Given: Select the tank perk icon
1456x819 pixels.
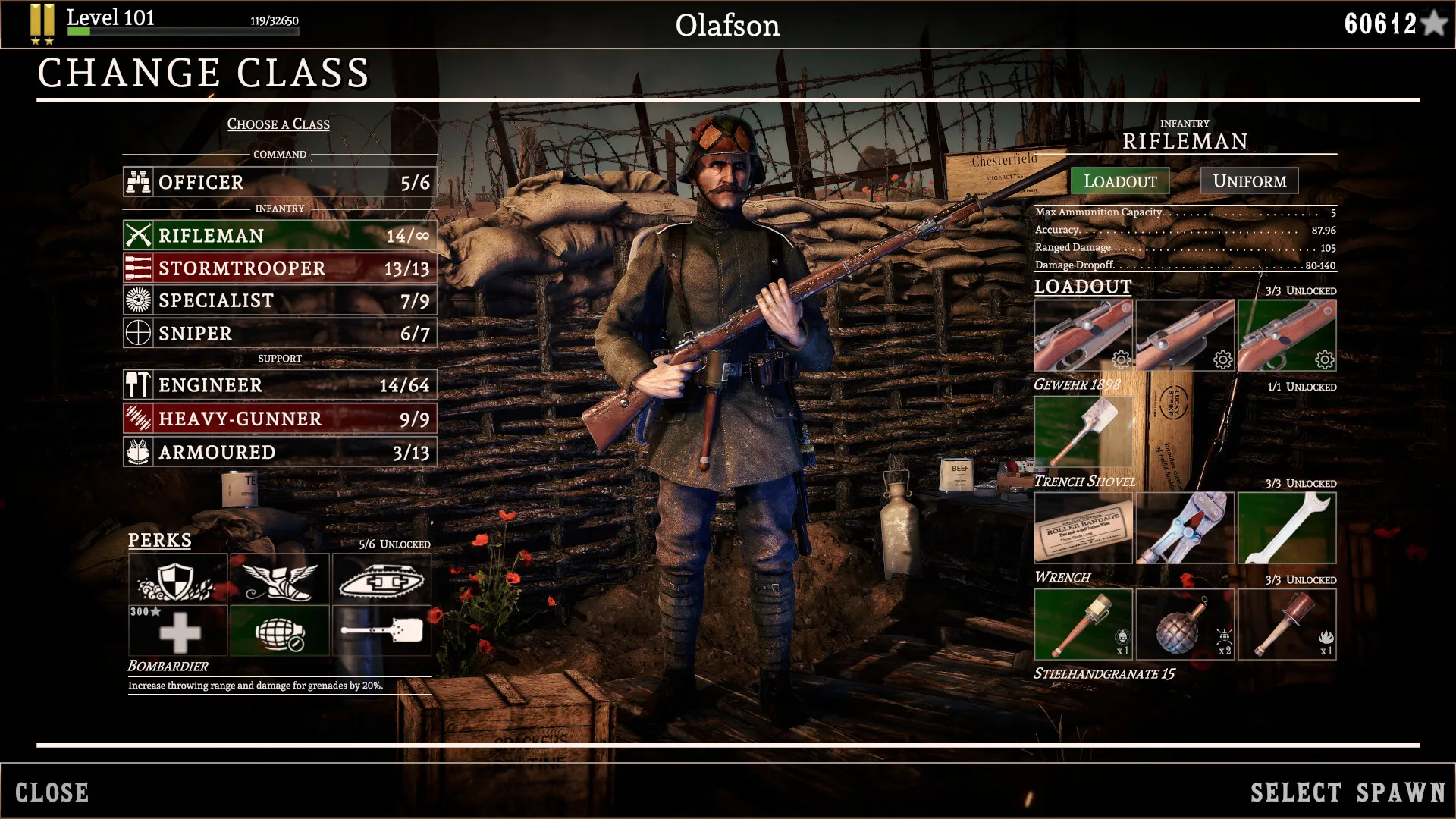Looking at the screenshot, I should point(381,579).
